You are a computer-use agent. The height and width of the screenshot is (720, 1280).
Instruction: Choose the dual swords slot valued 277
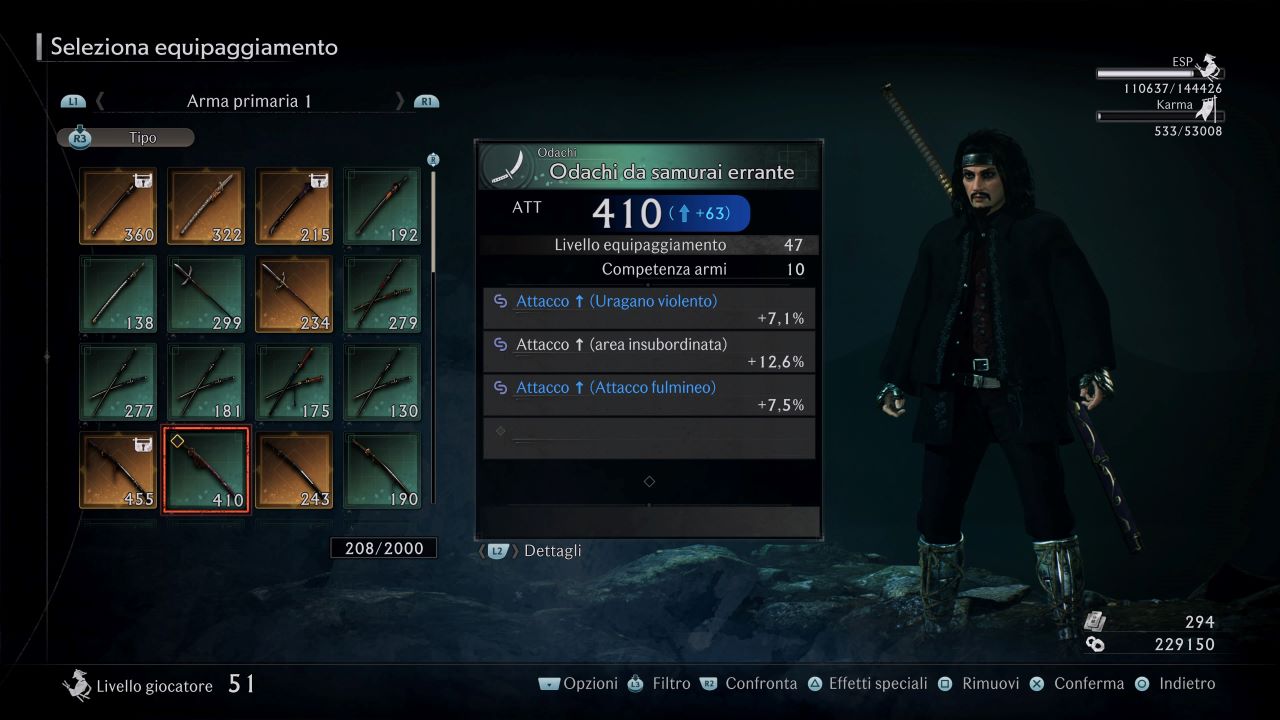(x=118, y=382)
